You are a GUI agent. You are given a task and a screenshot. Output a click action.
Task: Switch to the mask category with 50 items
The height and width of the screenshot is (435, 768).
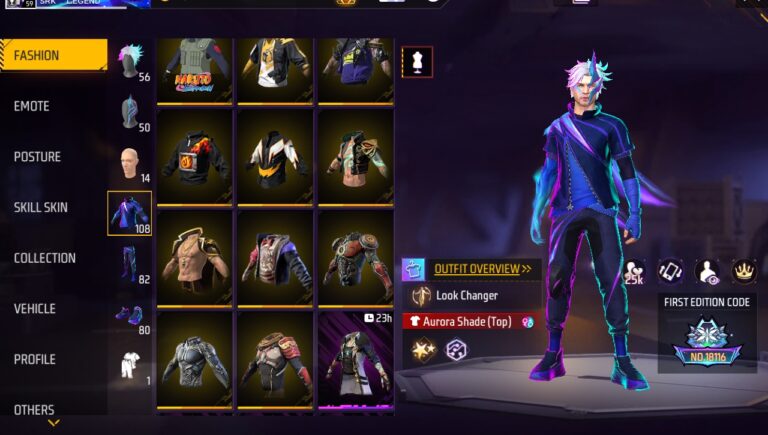pyautogui.click(x=130, y=112)
